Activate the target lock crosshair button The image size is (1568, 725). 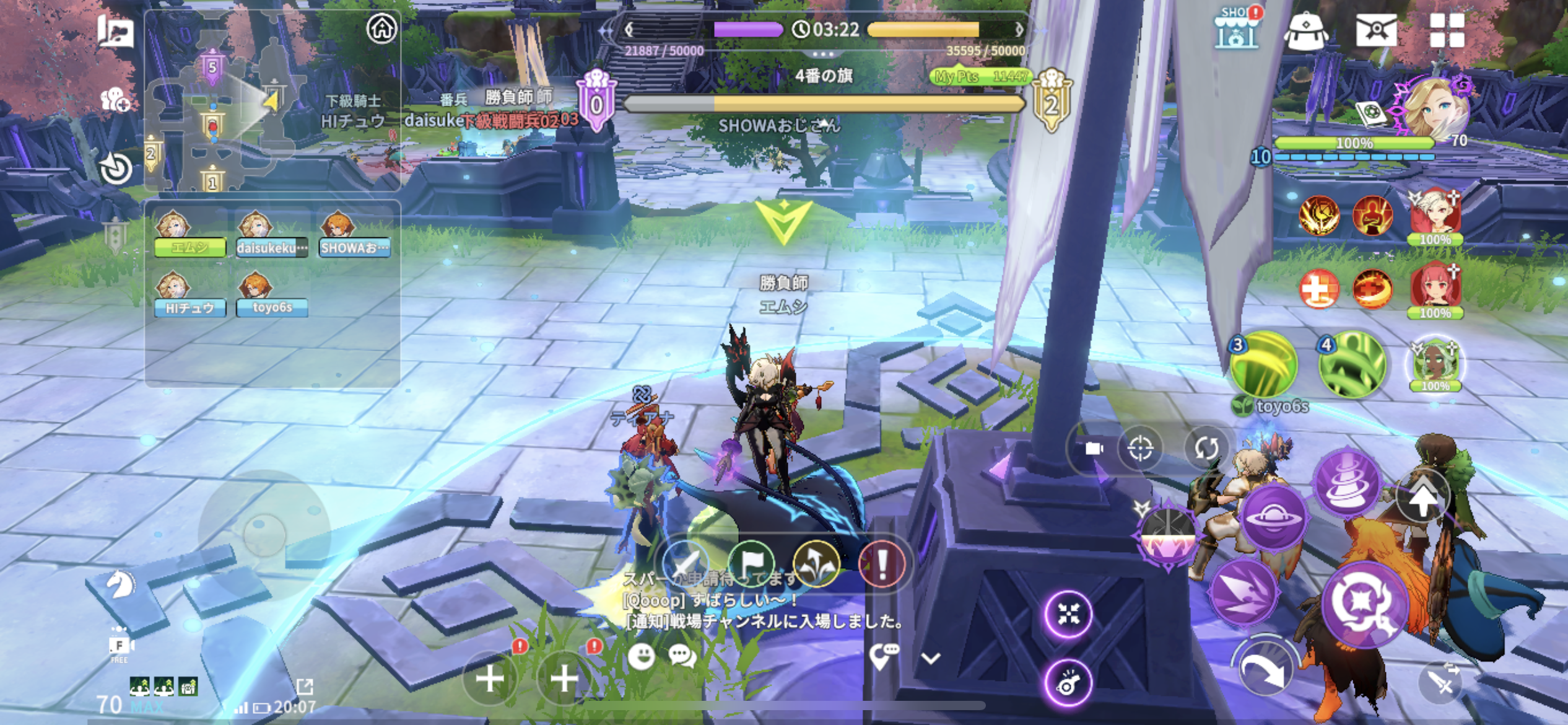pyautogui.click(x=1140, y=448)
